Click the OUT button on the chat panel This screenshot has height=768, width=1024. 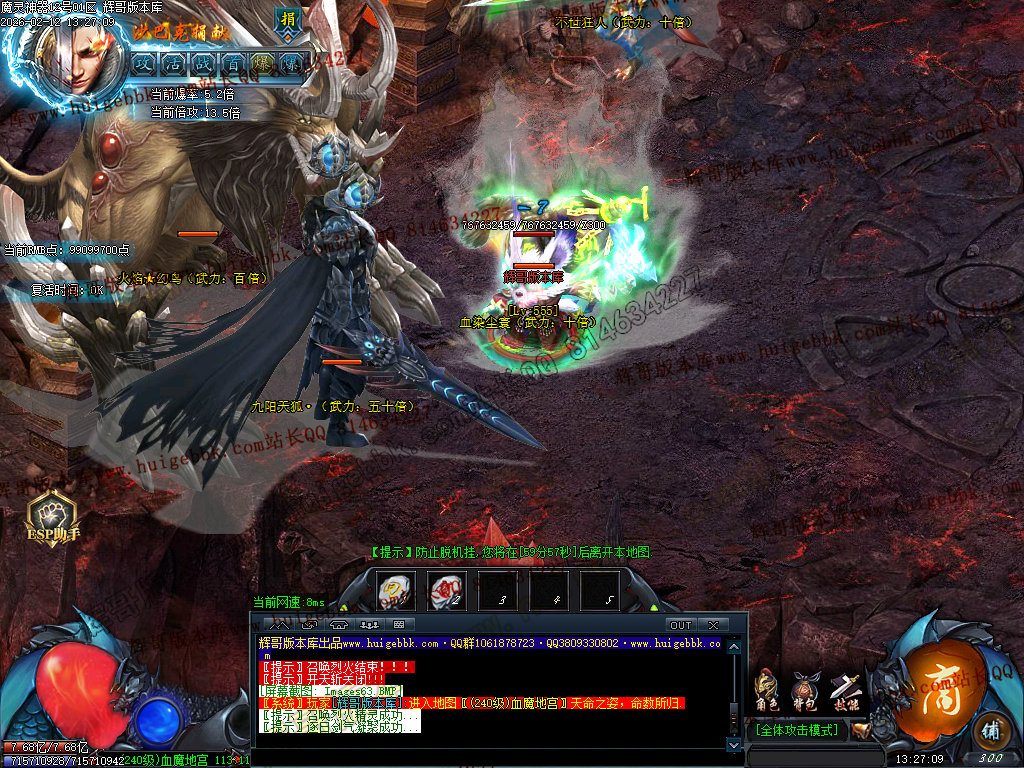681,625
